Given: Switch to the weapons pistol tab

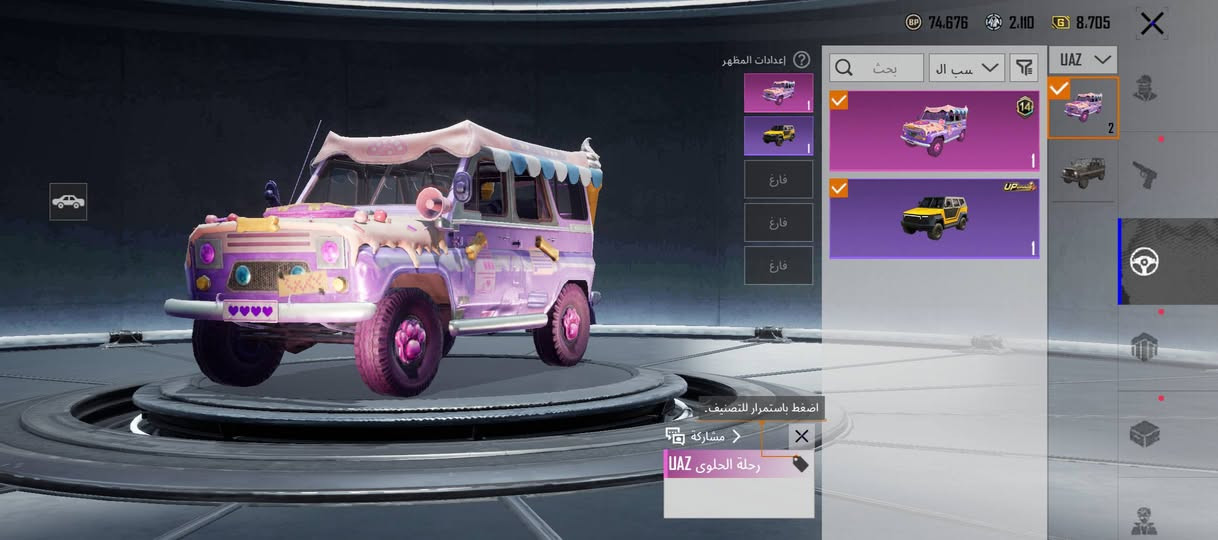Looking at the screenshot, I should 1144,174.
